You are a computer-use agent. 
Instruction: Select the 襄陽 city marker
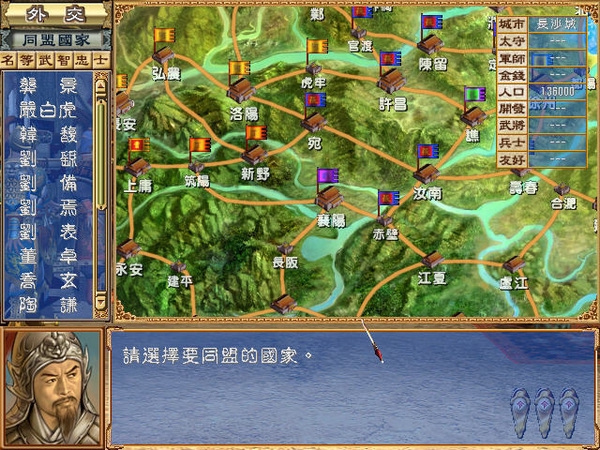(x=329, y=196)
